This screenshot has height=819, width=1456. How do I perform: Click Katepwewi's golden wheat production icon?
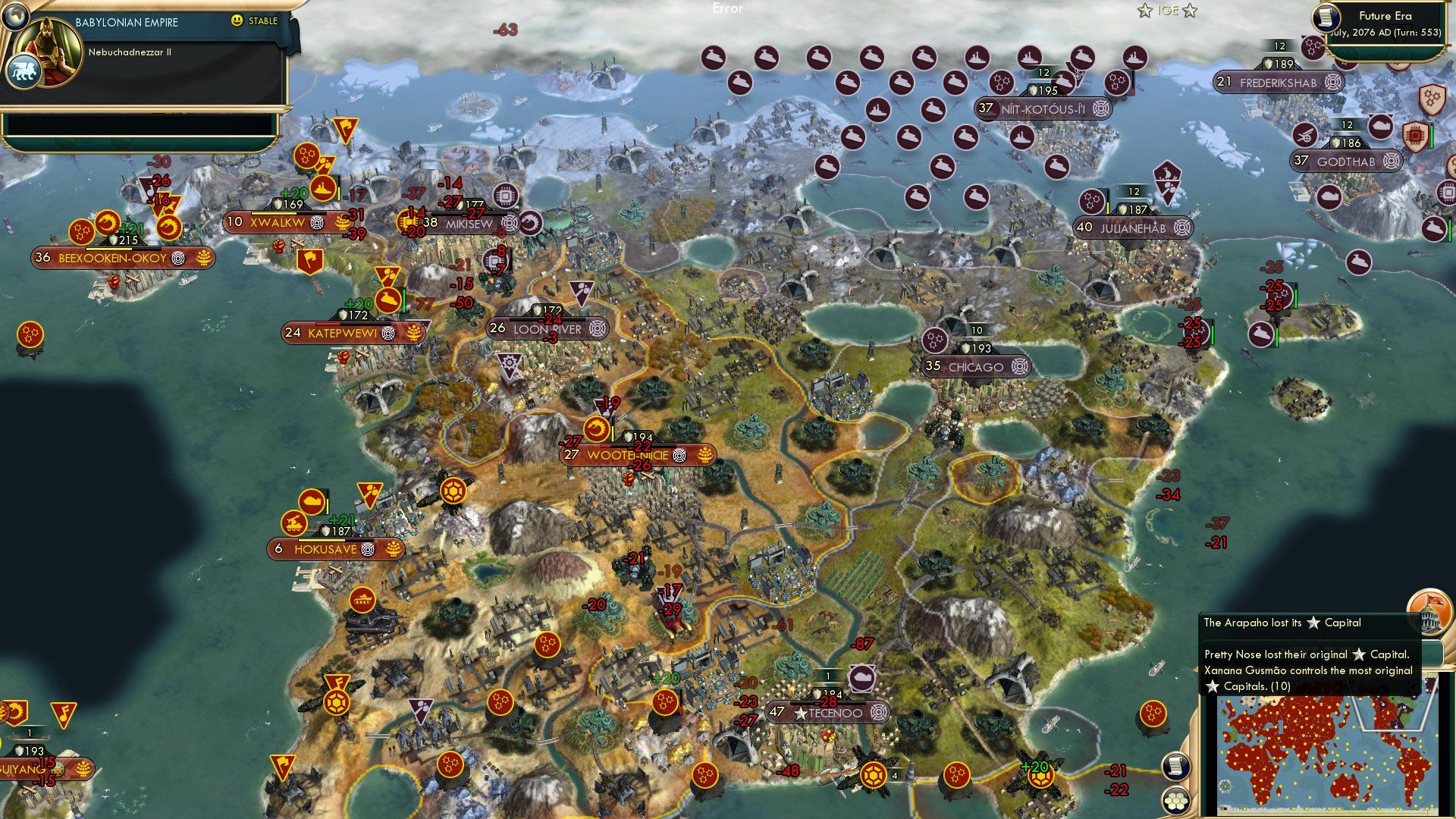click(413, 334)
